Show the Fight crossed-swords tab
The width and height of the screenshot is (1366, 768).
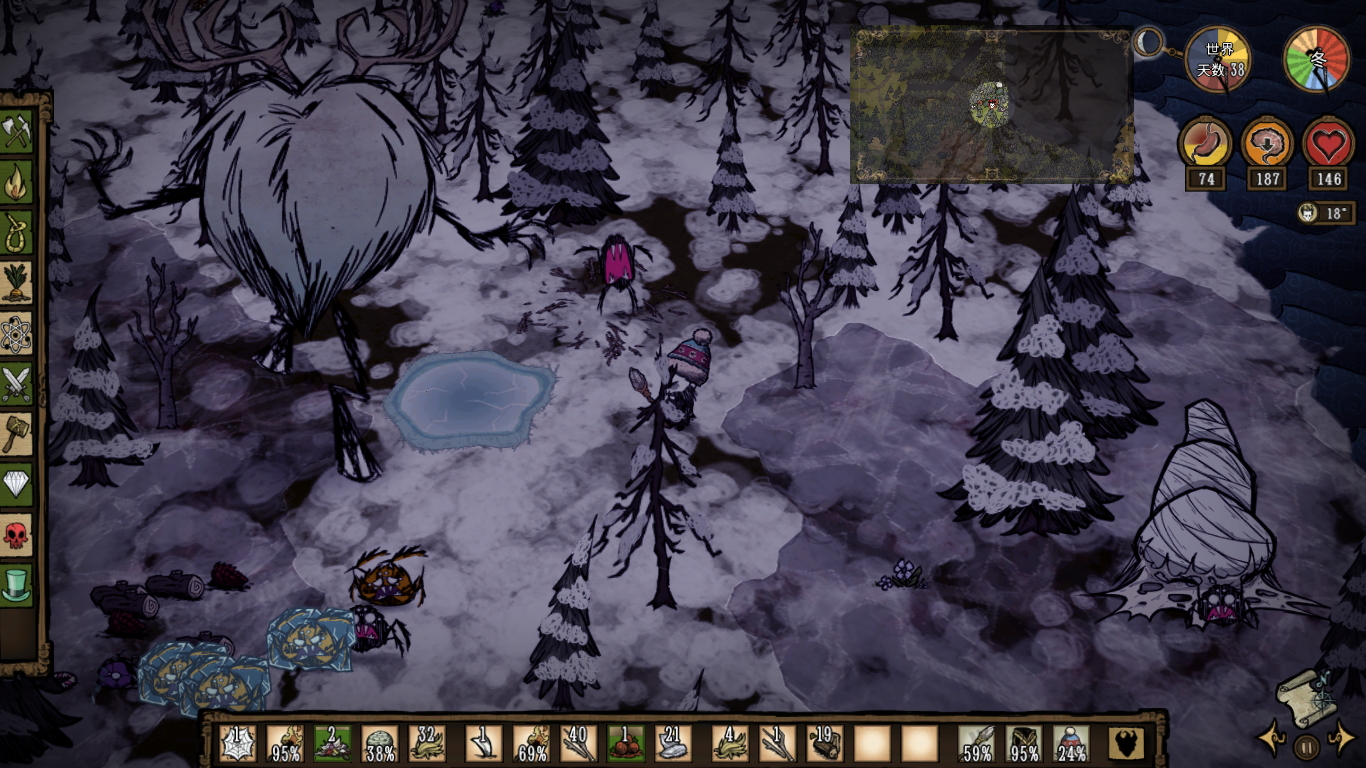coord(17,384)
